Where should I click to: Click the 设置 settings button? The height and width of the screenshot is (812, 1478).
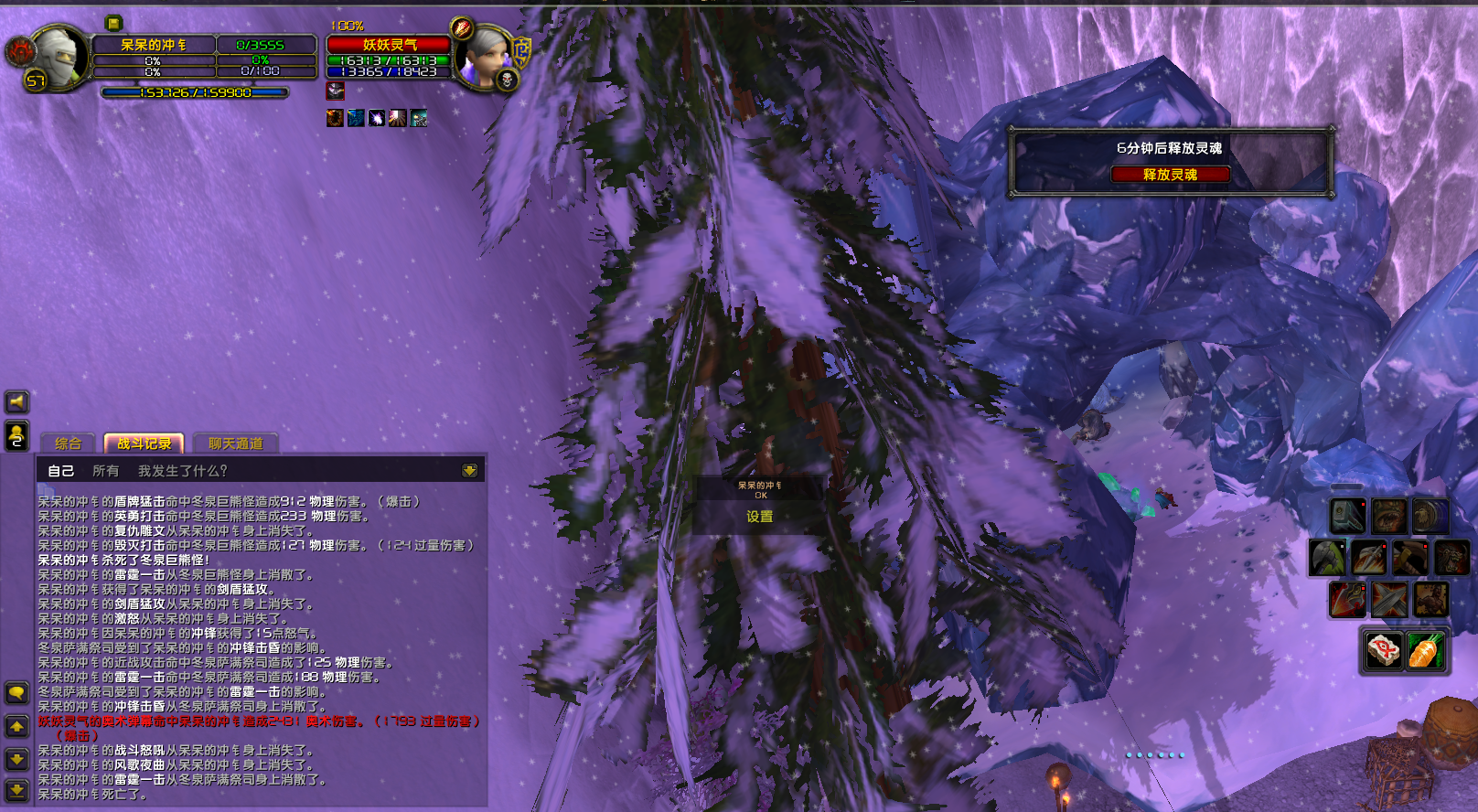[759, 517]
